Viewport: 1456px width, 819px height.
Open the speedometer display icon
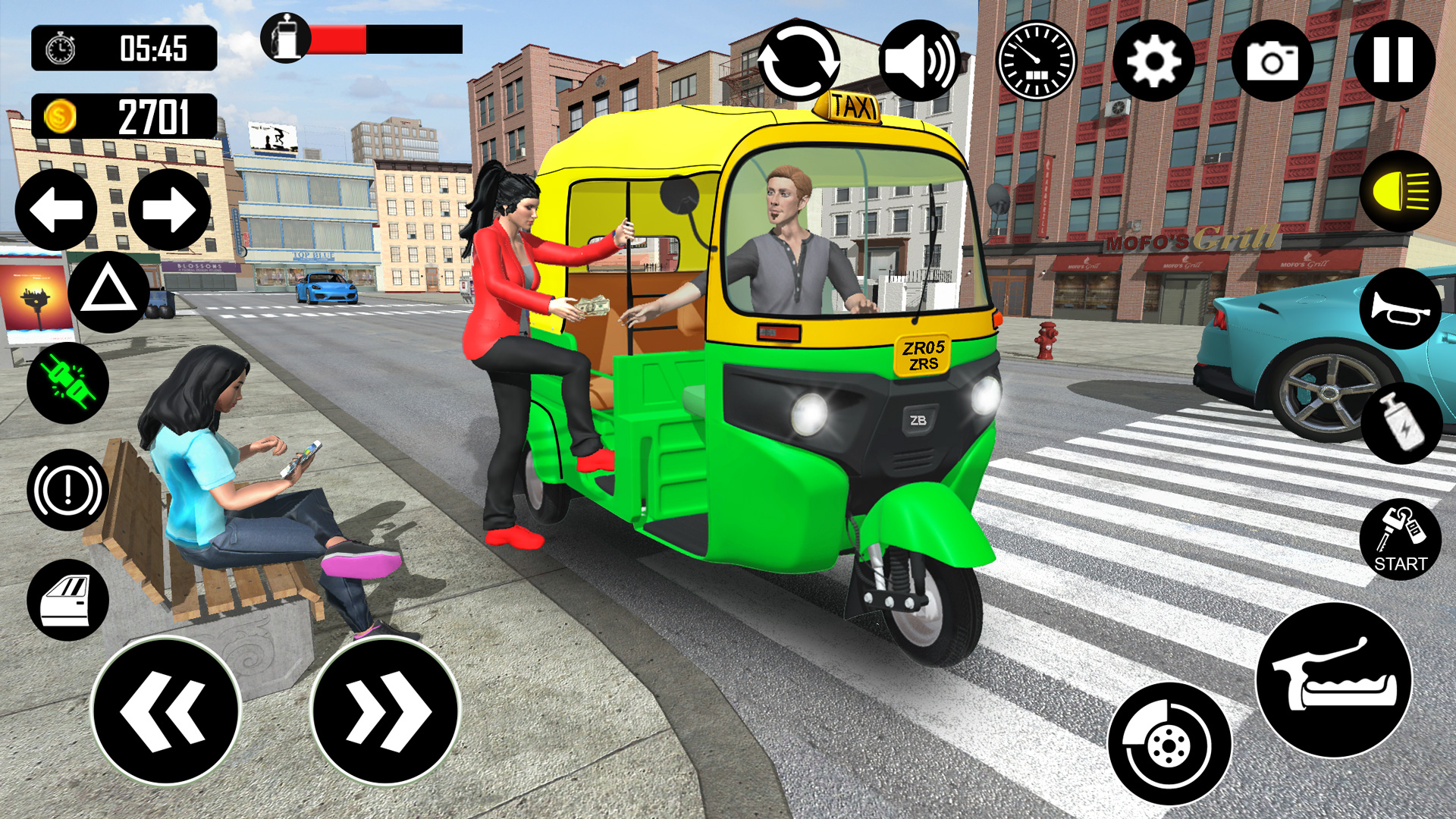(1035, 61)
